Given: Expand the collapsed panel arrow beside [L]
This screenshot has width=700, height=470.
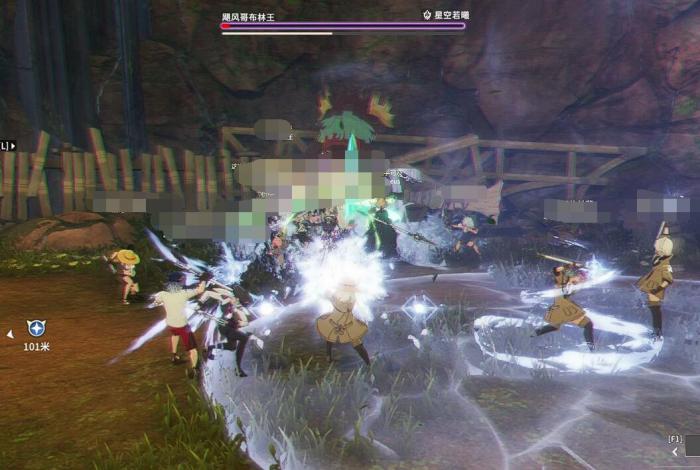Looking at the screenshot, I should pos(13,146).
